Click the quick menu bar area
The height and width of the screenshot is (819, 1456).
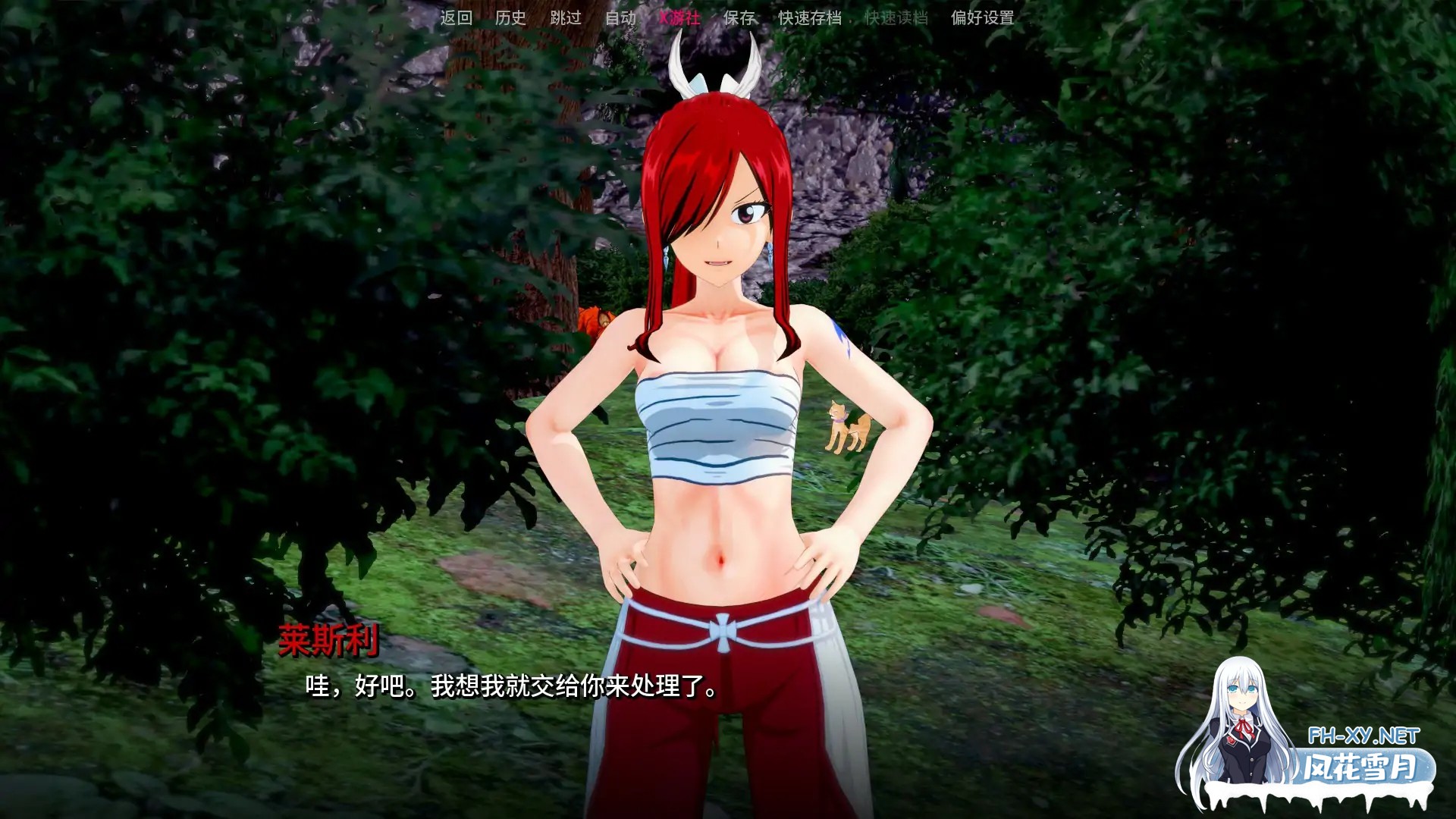(720, 19)
